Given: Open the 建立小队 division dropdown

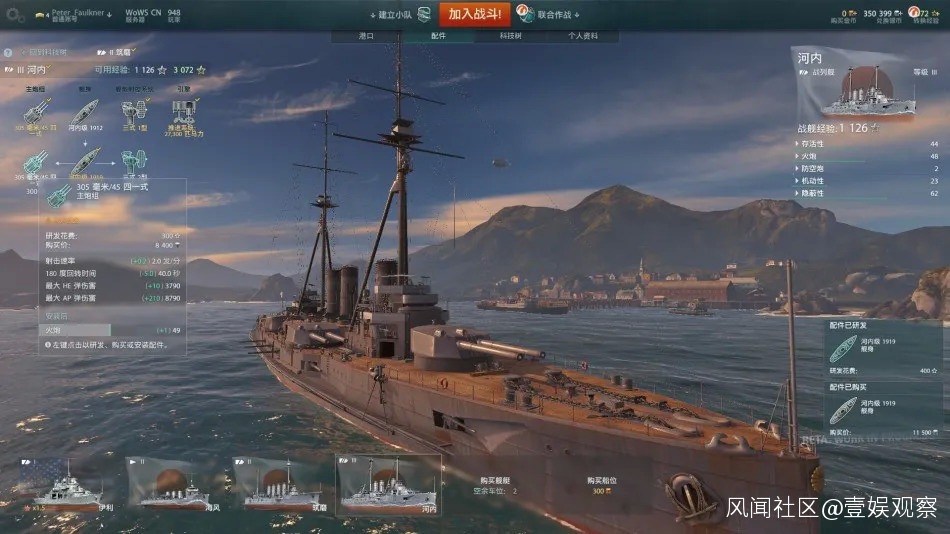Looking at the screenshot, I should pyautogui.click(x=395, y=15).
